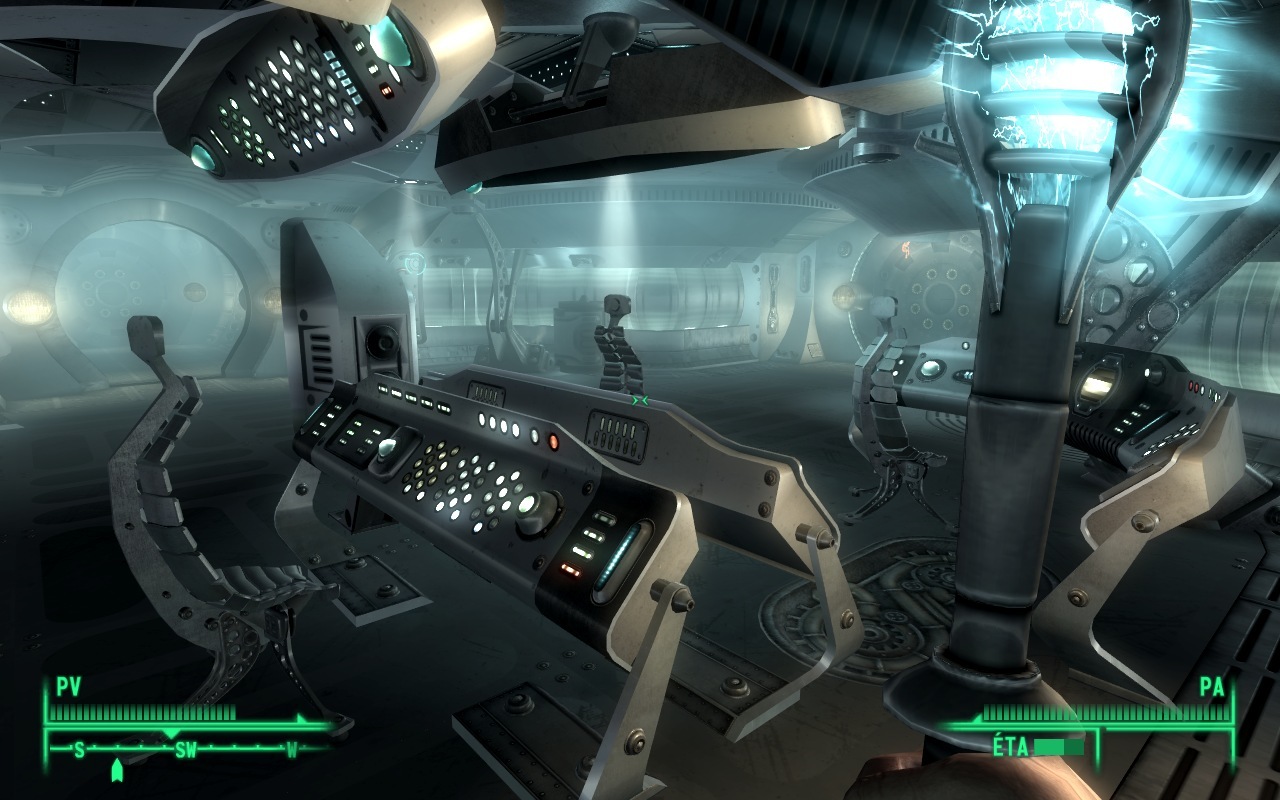Select the quest marker arrow under the compass

point(117,770)
